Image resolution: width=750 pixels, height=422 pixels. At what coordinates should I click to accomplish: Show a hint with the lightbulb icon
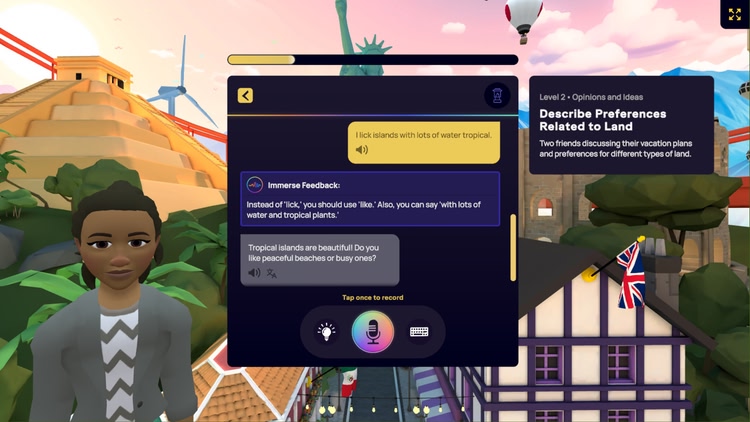pyautogui.click(x=326, y=332)
